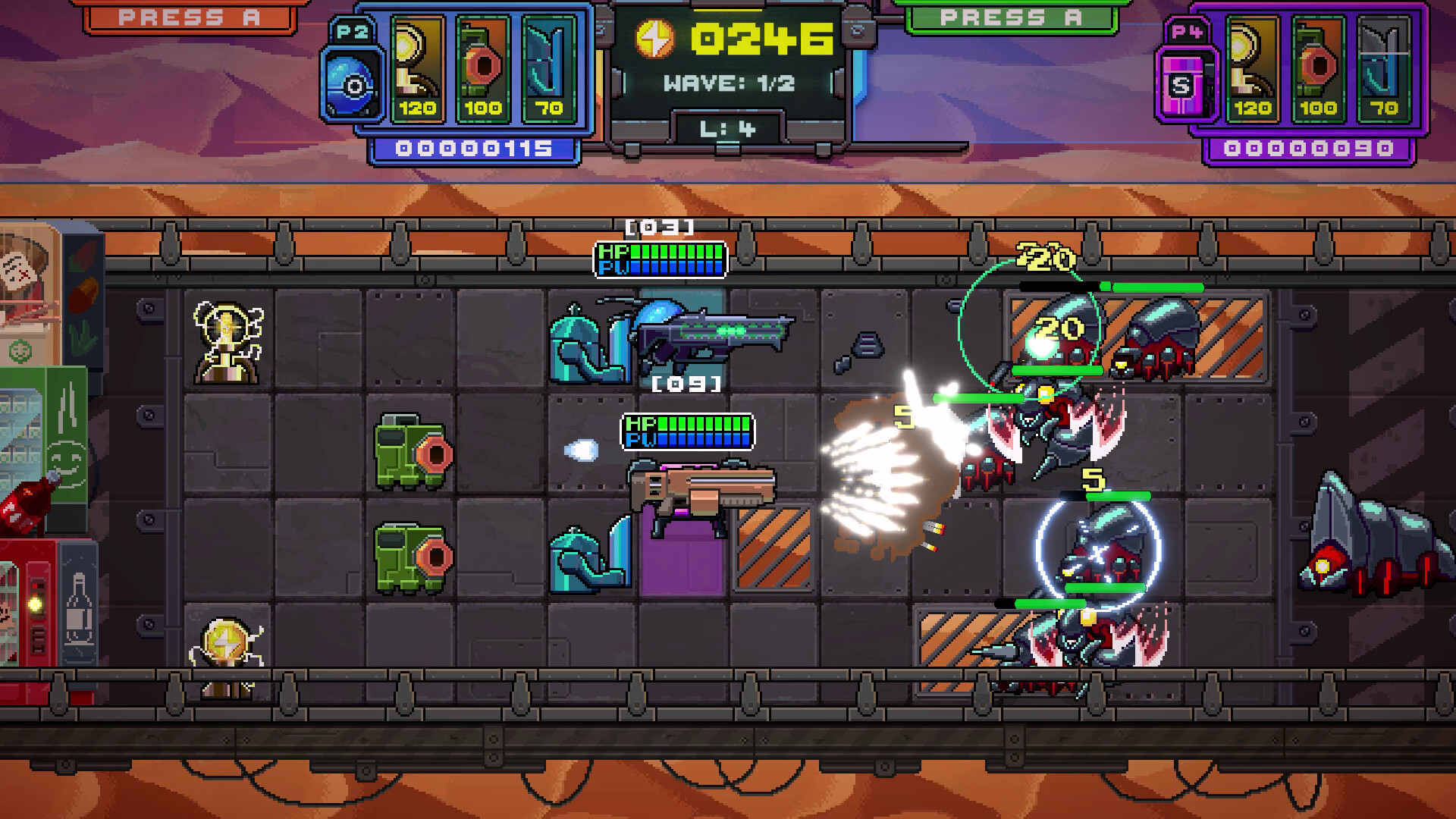1456x819 pixels.
Task: Click P4's lamp turret icon priced 120
Action: pos(1250,68)
